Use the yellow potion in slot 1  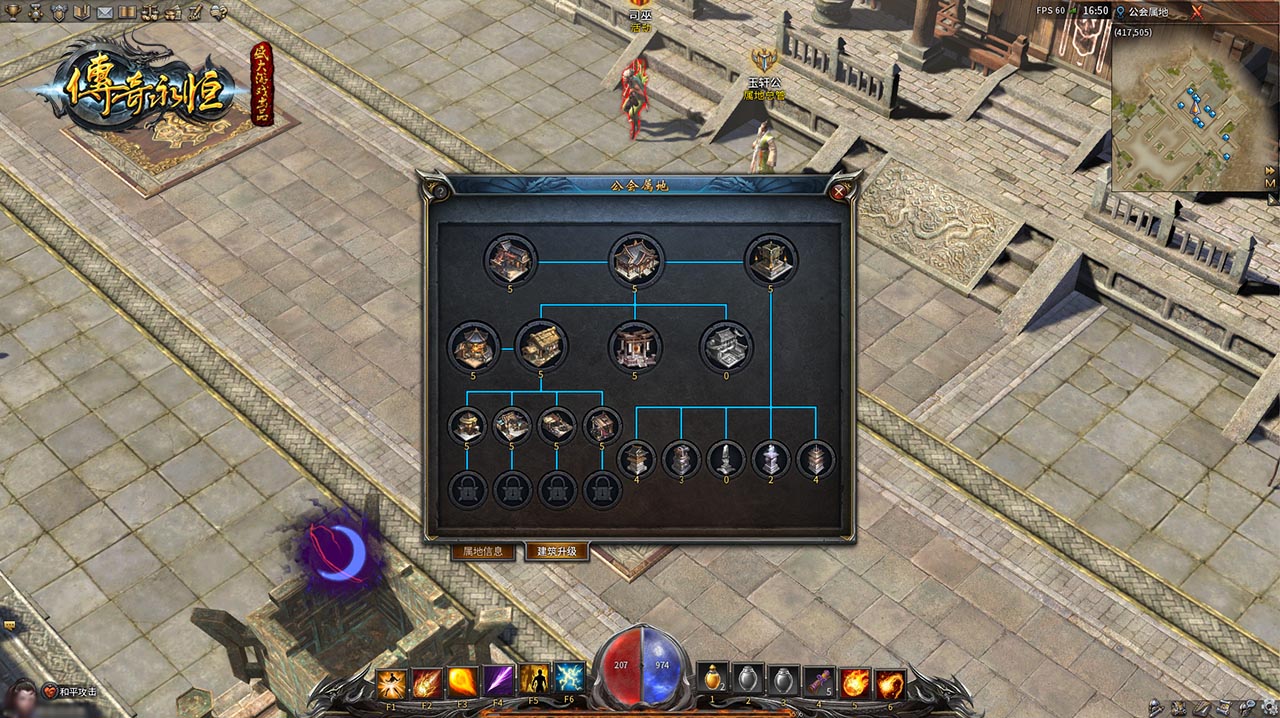712,679
